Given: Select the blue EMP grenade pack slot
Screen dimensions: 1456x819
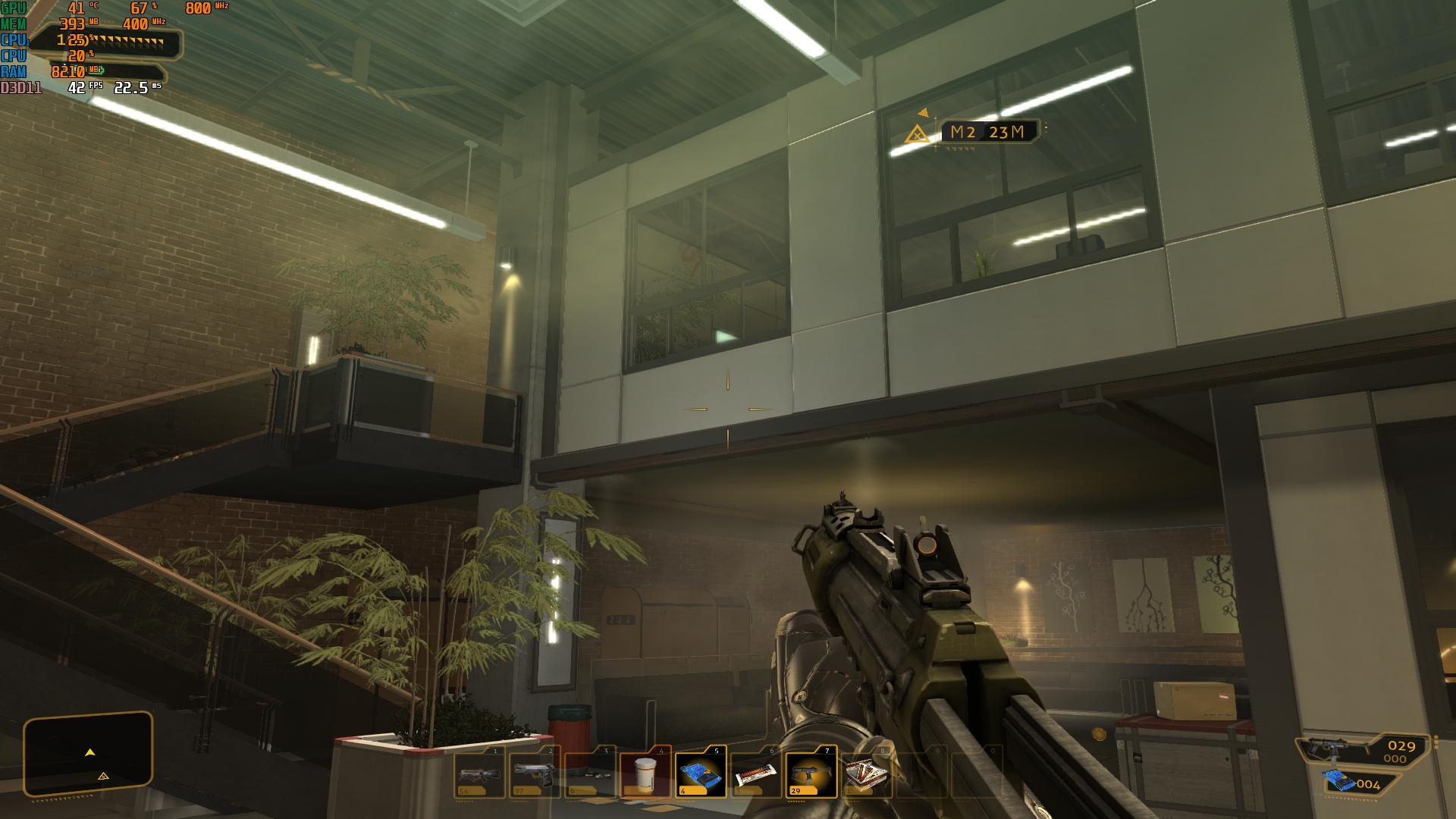Looking at the screenshot, I should tap(701, 773).
